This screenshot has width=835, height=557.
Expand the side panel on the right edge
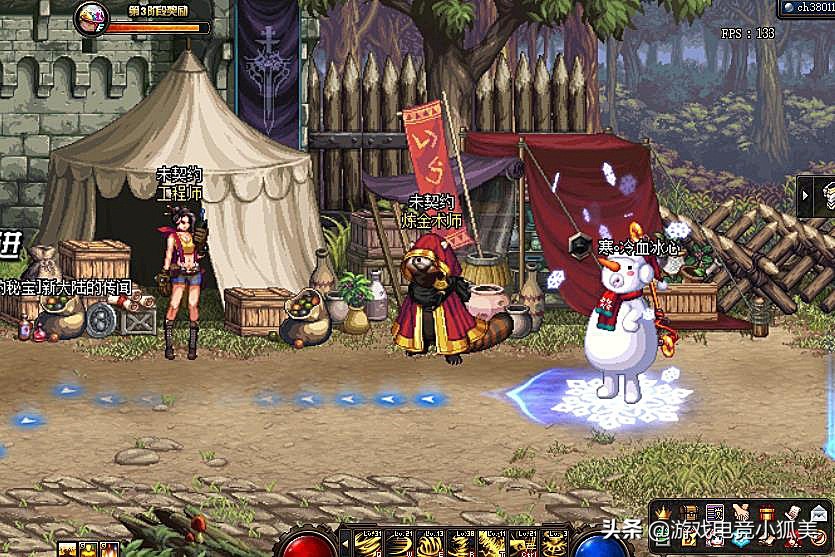coord(818,196)
